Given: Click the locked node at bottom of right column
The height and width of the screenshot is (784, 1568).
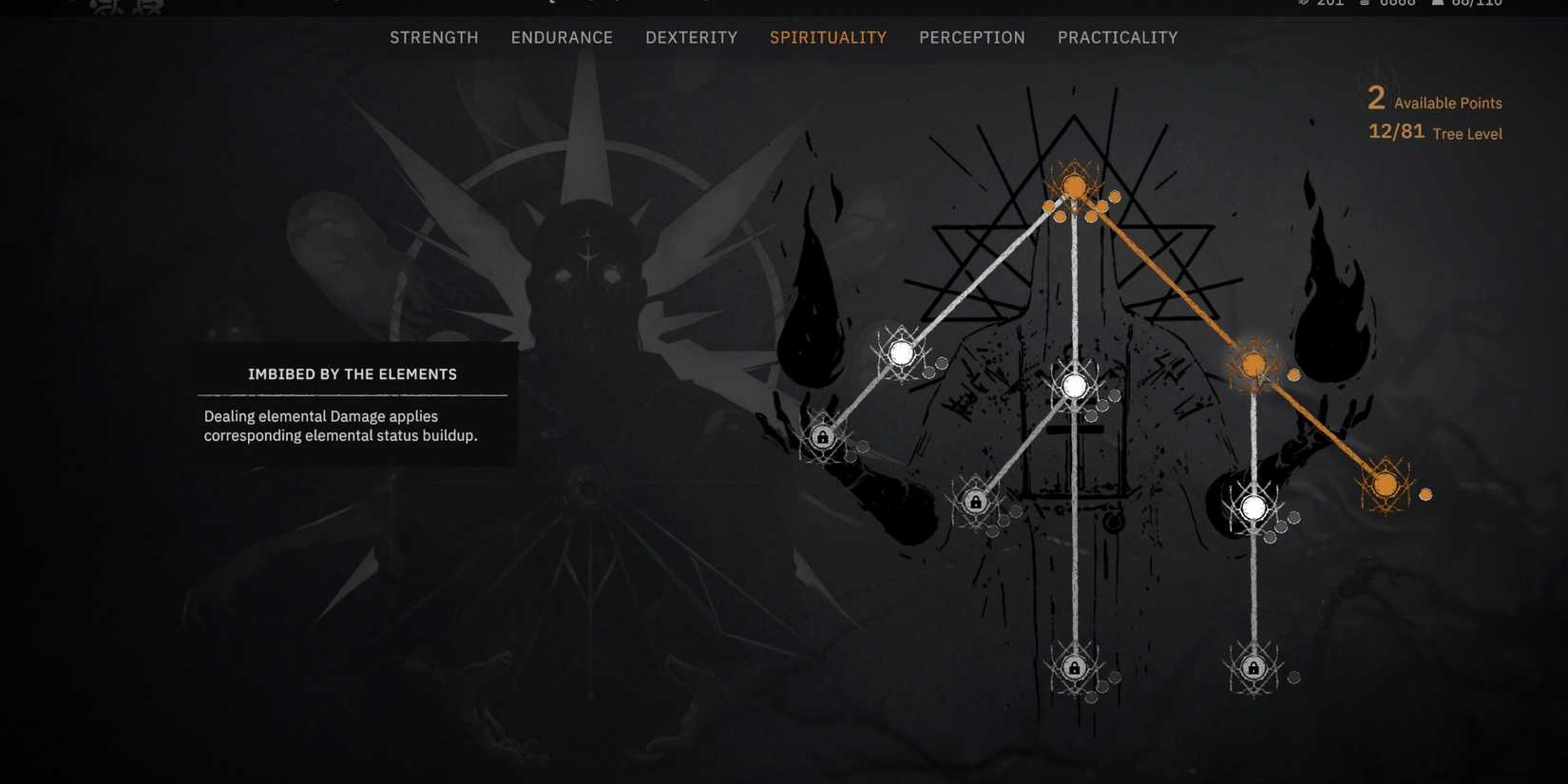Looking at the screenshot, I should (x=1252, y=668).
